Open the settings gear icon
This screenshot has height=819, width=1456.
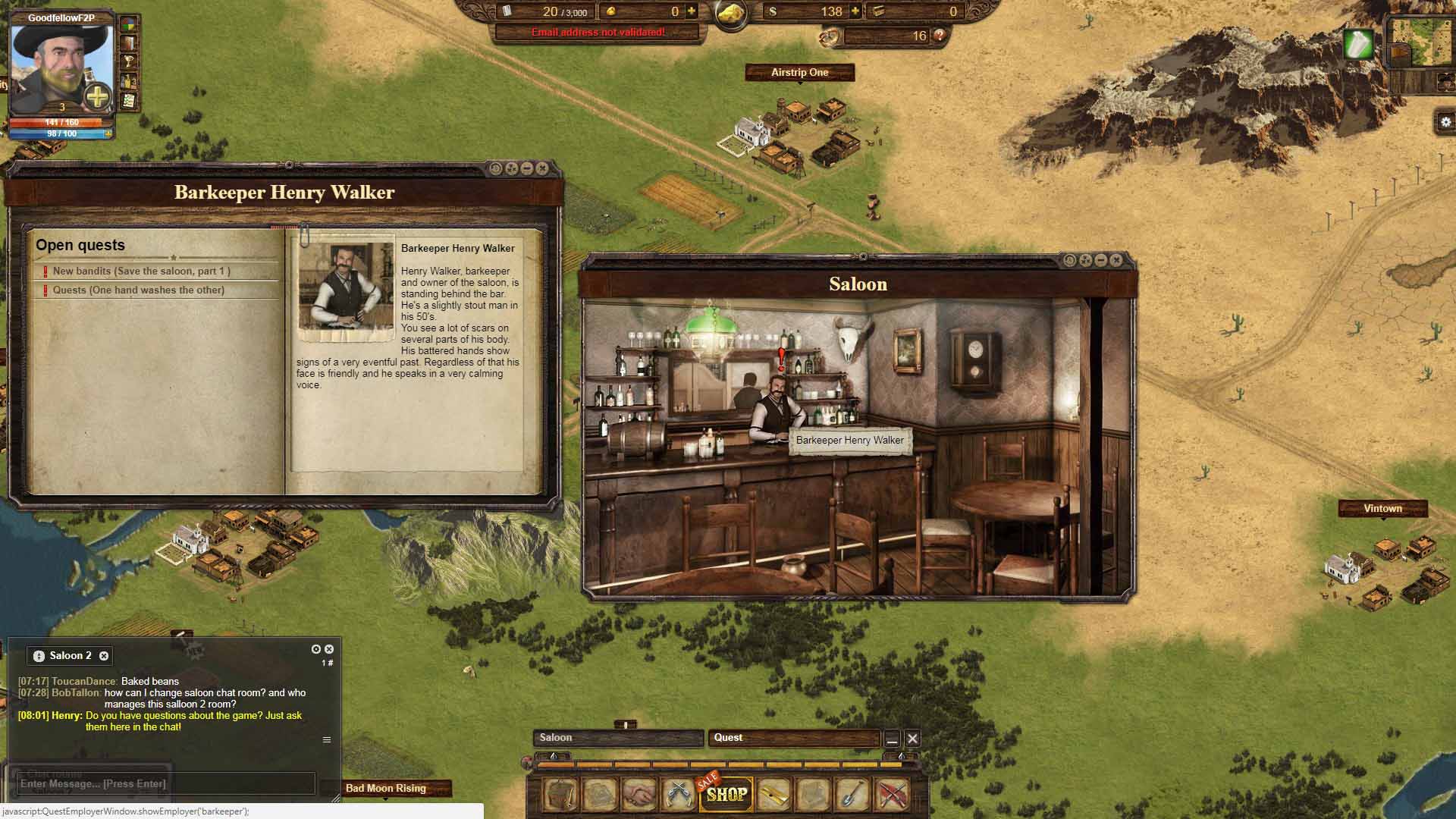click(x=1445, y=122)
